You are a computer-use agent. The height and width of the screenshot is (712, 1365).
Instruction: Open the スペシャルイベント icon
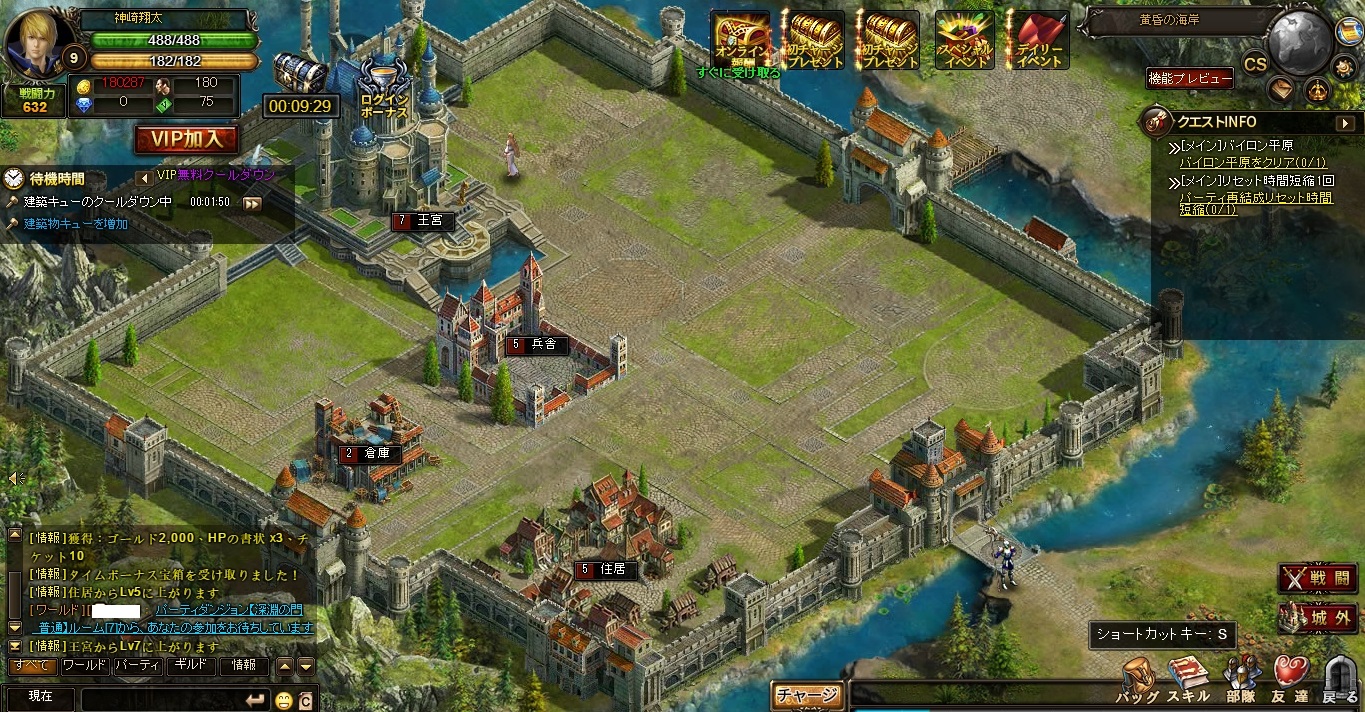964,40
